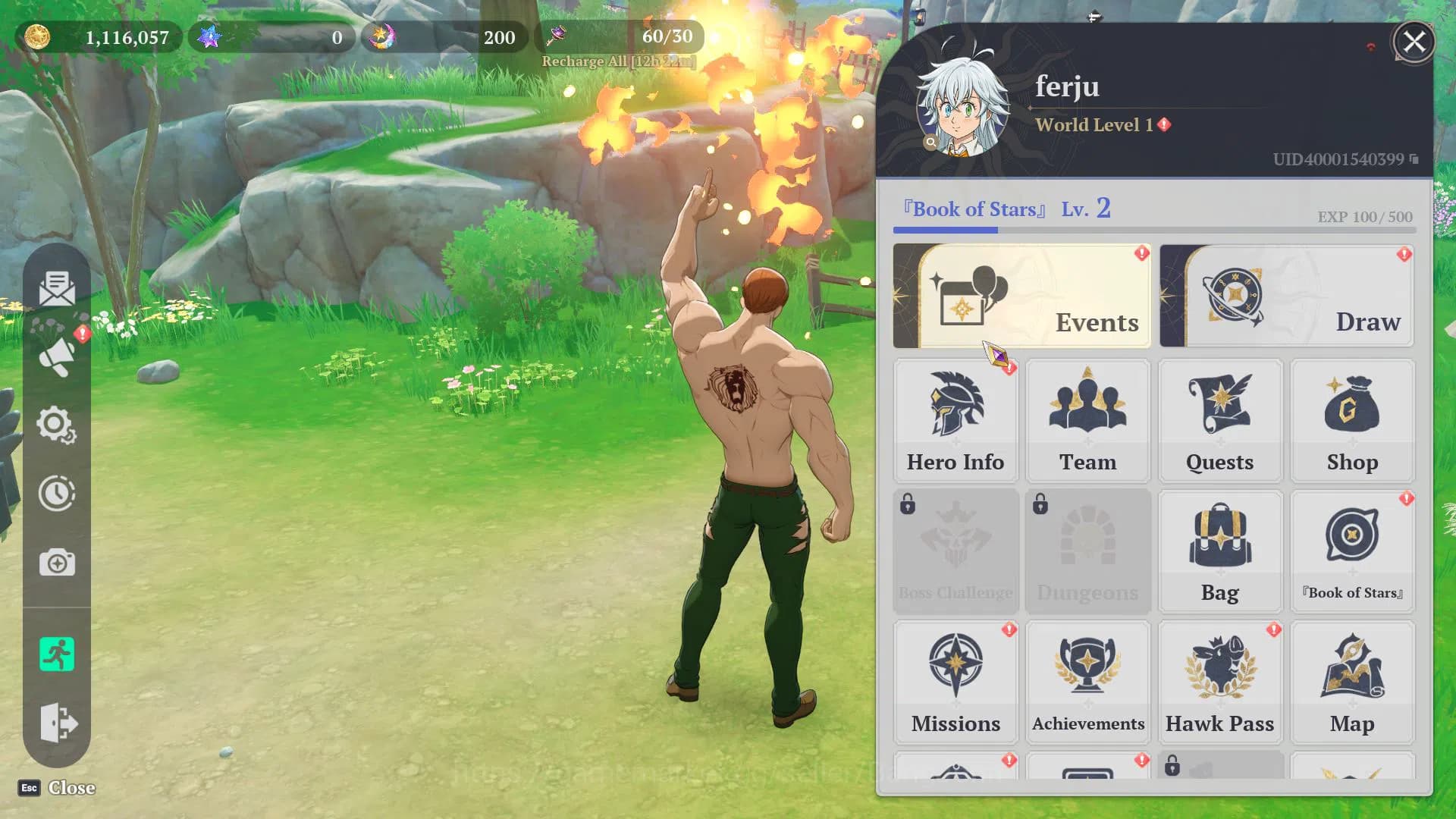Open Hero Info
The width and height of the screenshot is (1456, 819).
[x=955, y=421]
